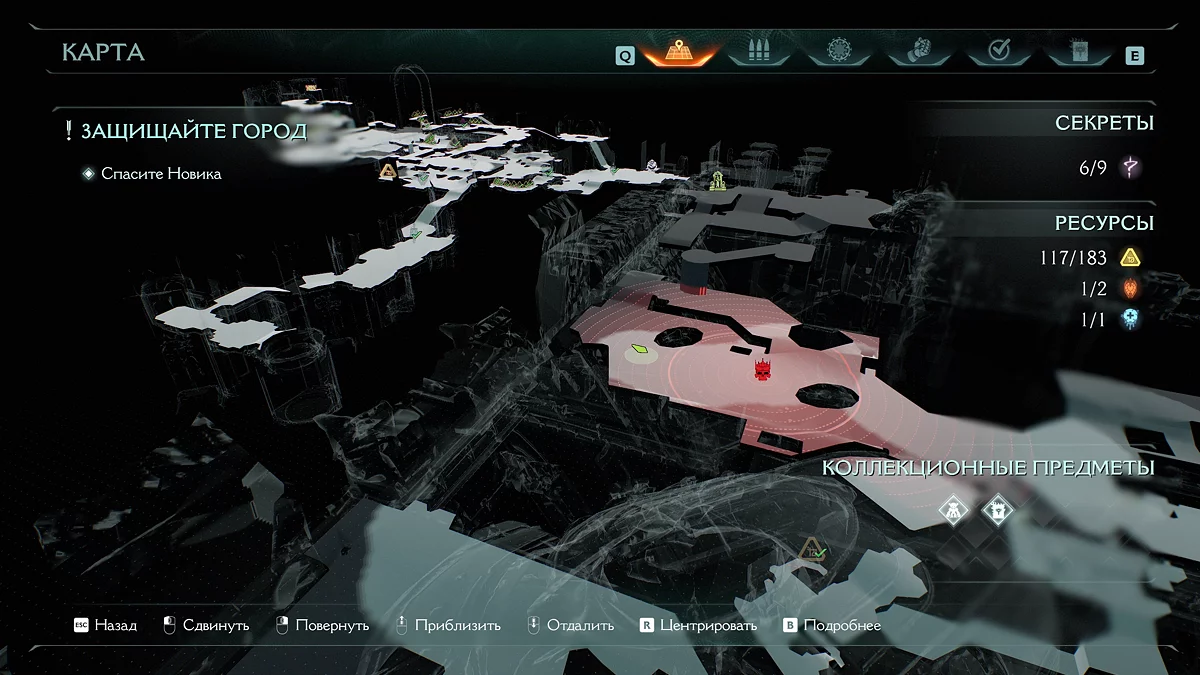The height and width of the screenshot is (675, 1200).
Task: Select the red demon skull map marker
Action: click(764, 370)
